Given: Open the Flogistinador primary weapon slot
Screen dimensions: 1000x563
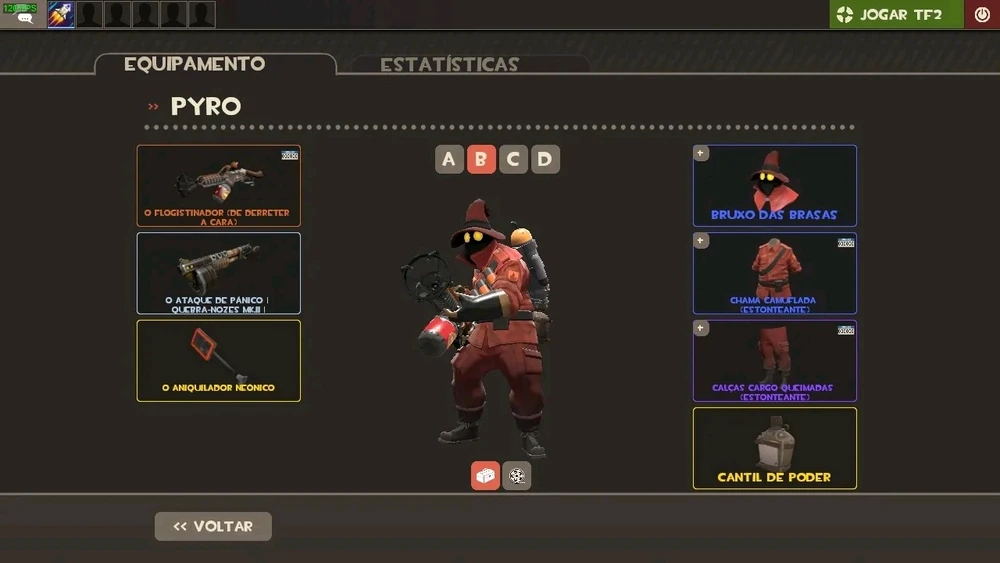Looking at the screenshot, I should [219, 186].
